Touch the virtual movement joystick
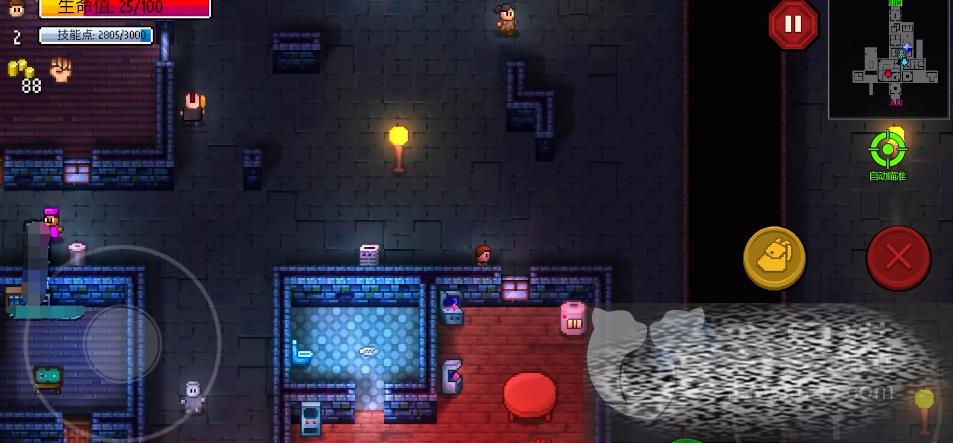The height and width of the screenshot is (443, 953). [x=121, y=343]
